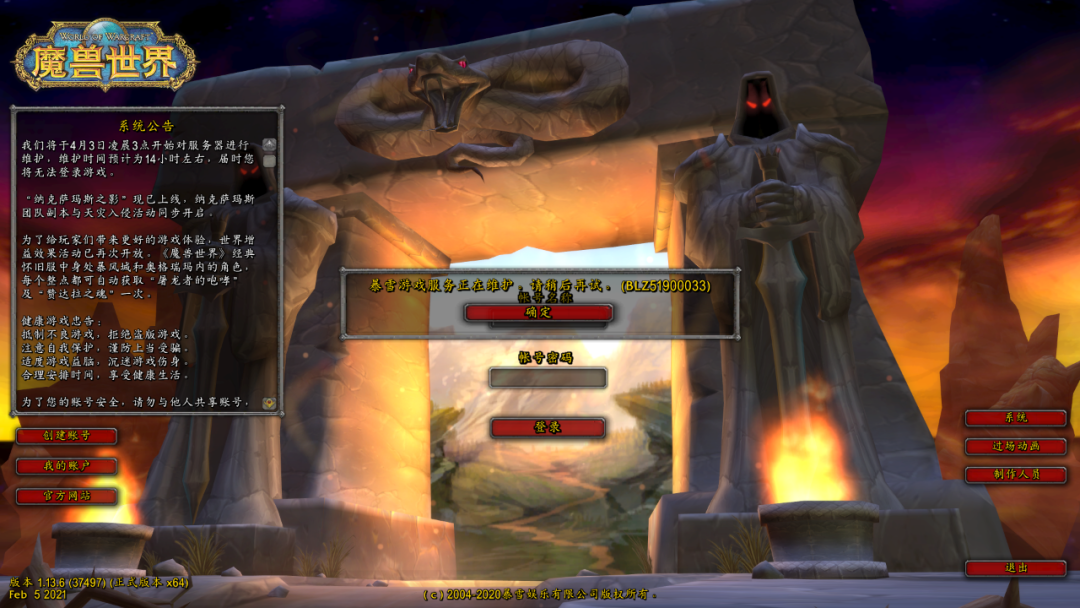
Task: Visit the 官方网站 official website
Action: (67, 496)
